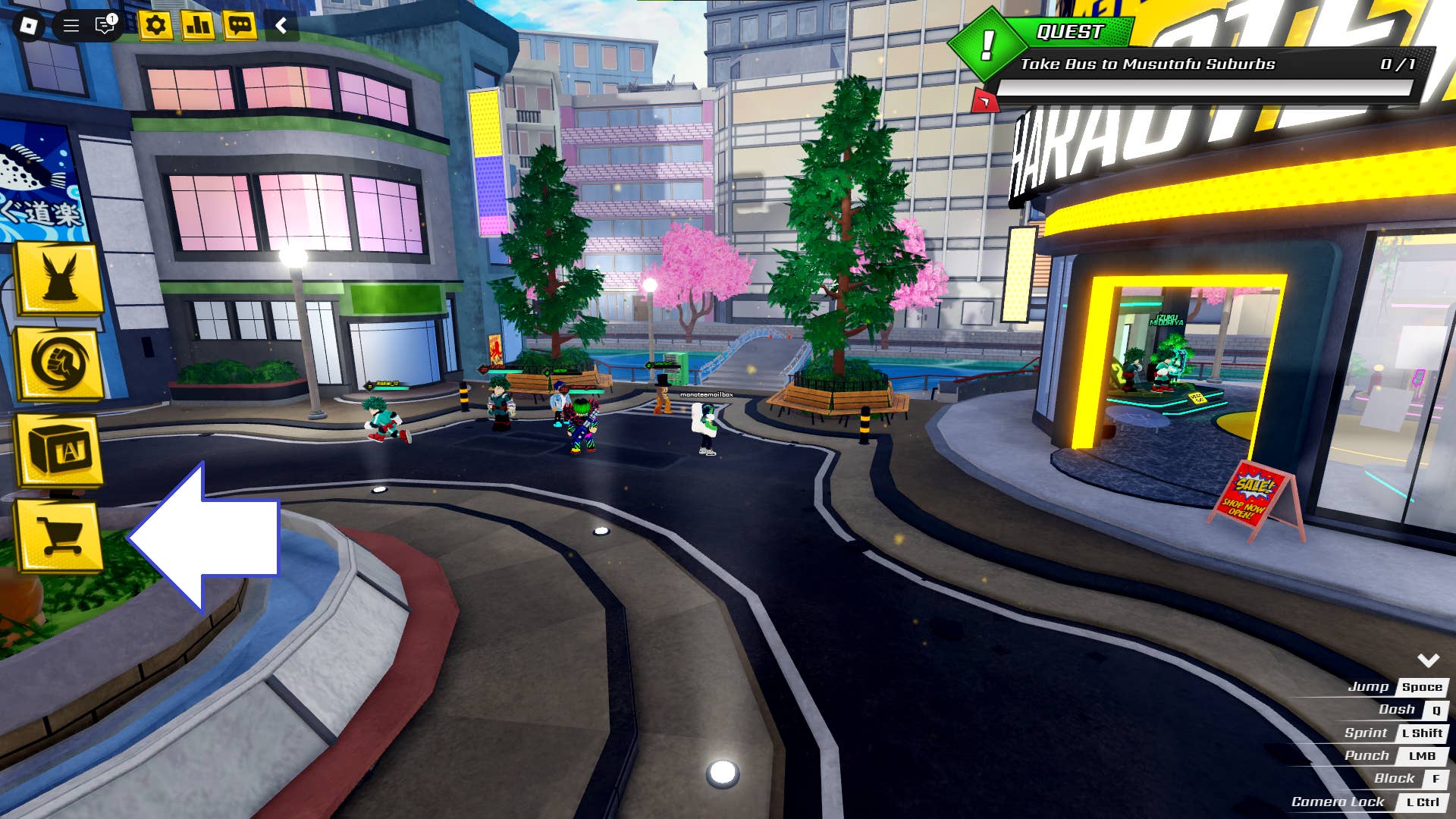Toggle Block with the F key button

pyautogui.click(x=1436, y=778)
